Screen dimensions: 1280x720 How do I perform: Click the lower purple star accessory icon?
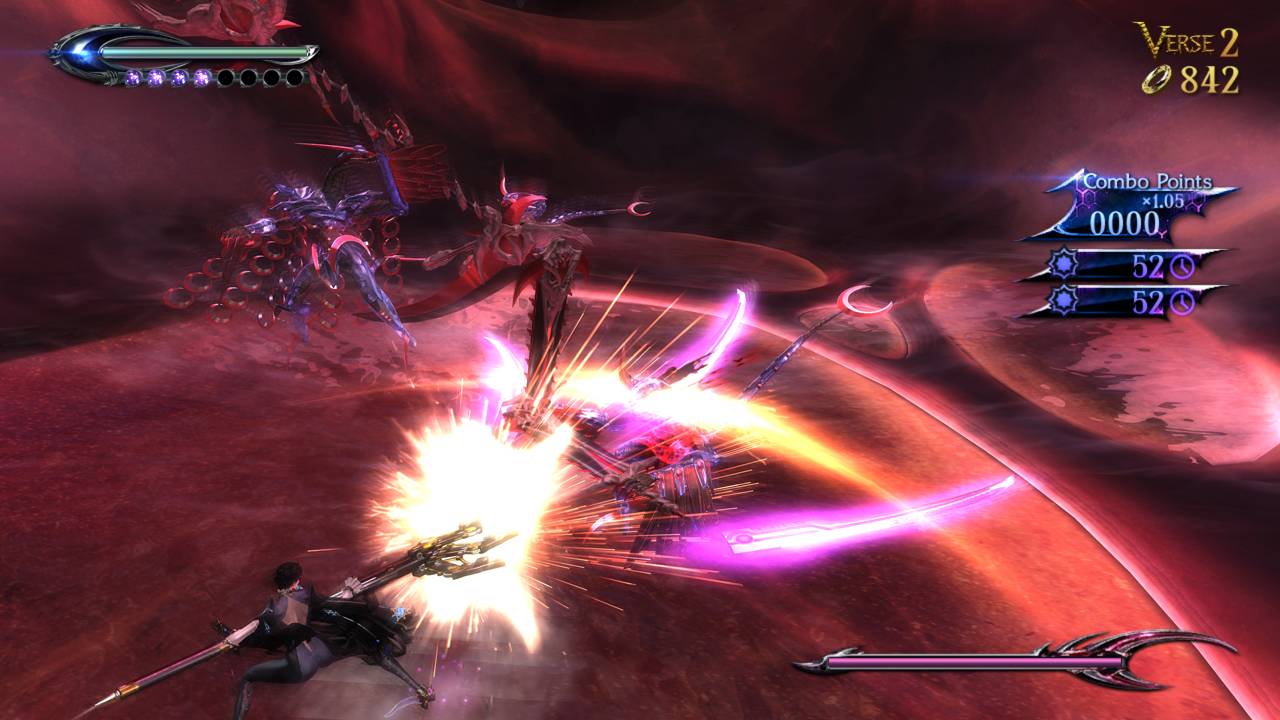click(x=1064, y=299)
